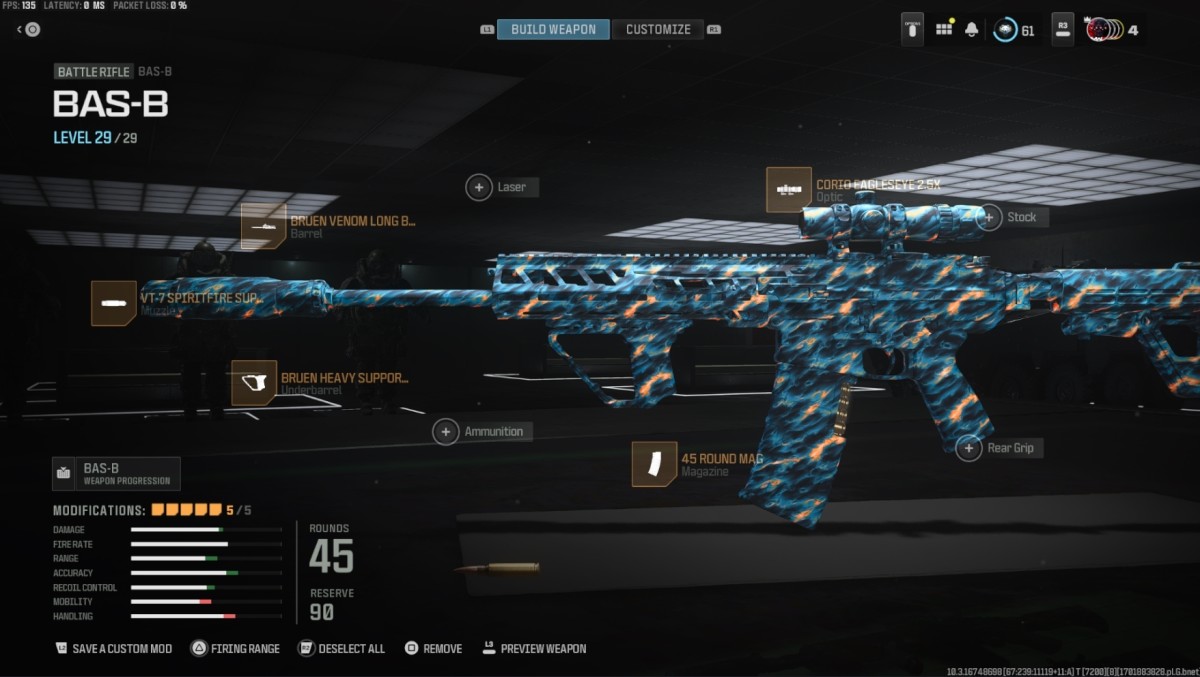The image size is (1200, 677).
Task: Go back with the top-left arrow
Action: pos(28,29)
